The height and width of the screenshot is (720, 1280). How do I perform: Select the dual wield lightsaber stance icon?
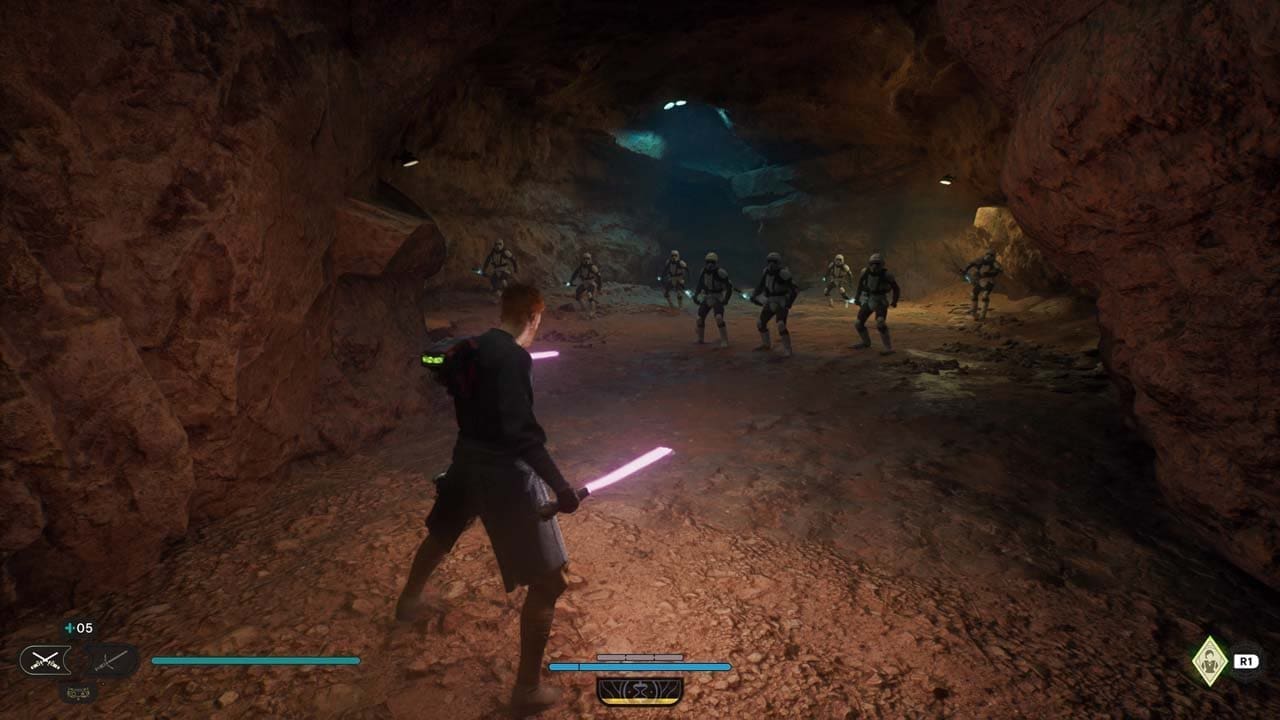pos(45,660)
